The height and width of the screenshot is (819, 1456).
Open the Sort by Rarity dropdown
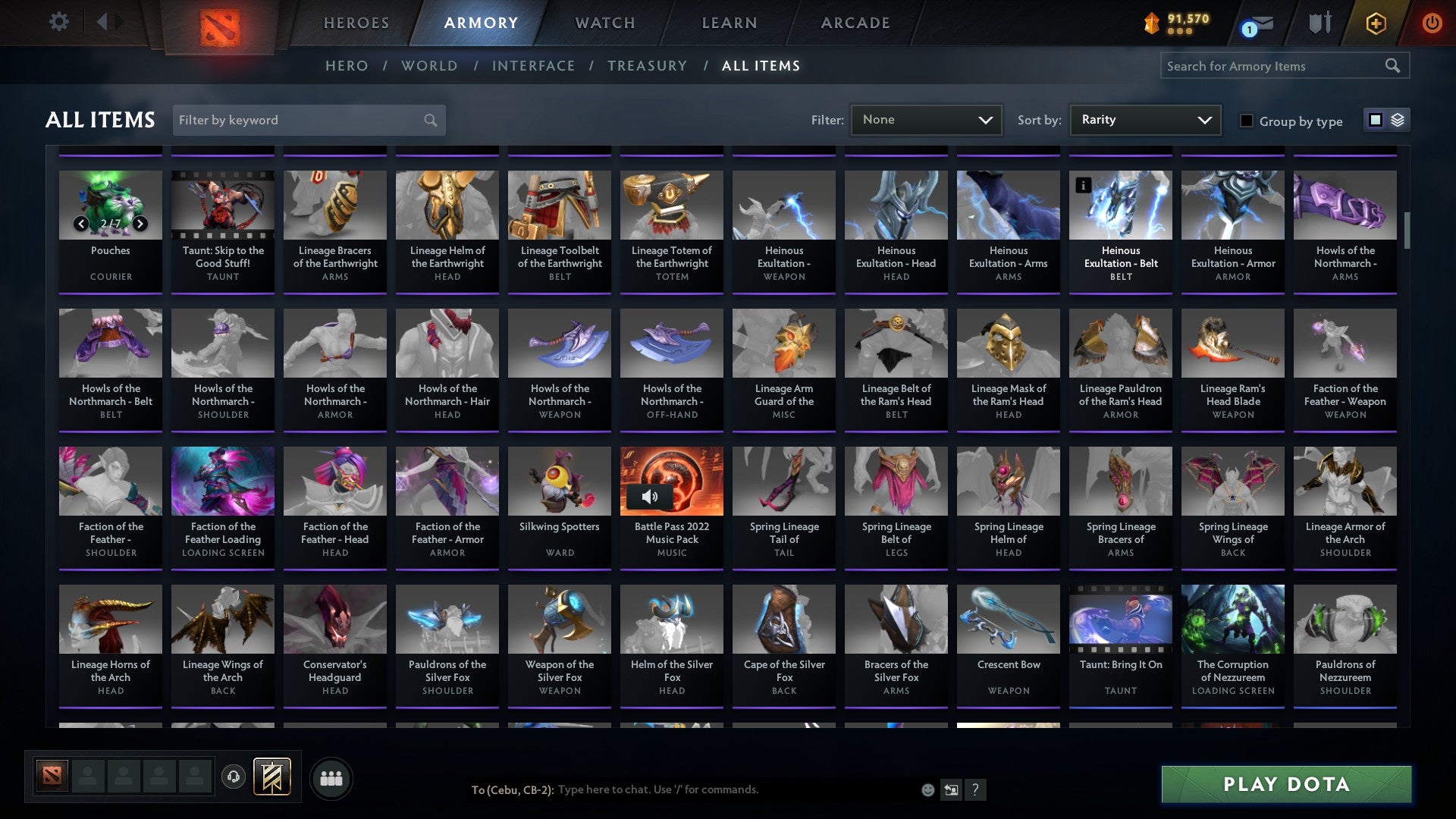click(1144, 119)
